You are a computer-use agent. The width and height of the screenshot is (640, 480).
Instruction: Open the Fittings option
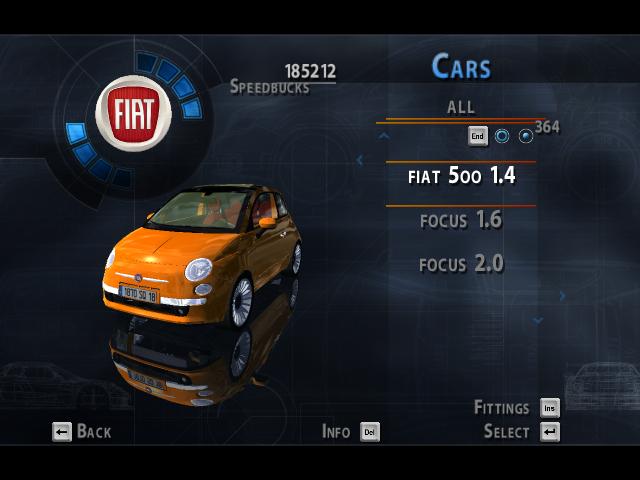click(516, 408)
